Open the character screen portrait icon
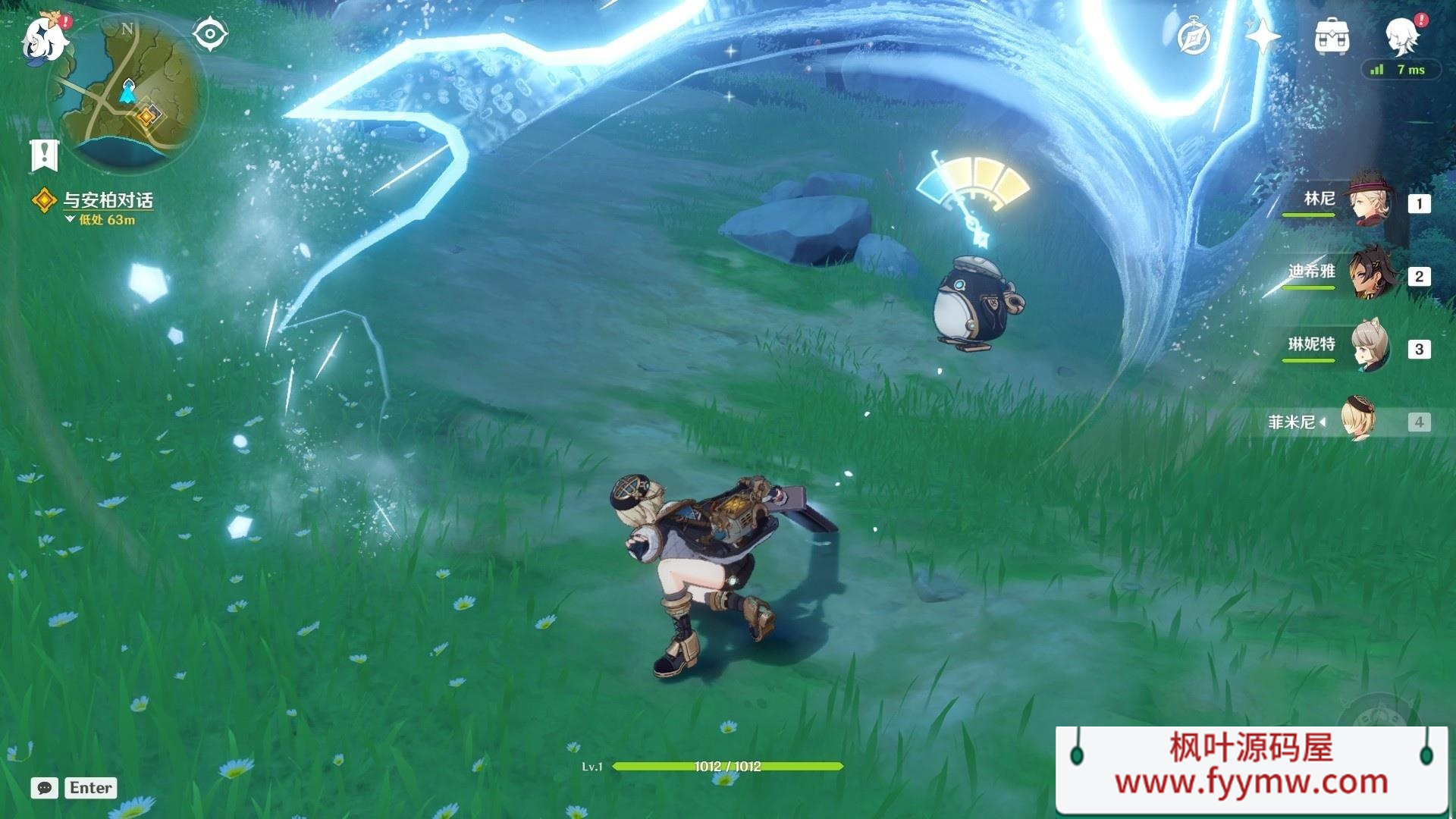Image resolution: width=1456 pixels, height=819 pixels. [1401, 34]
